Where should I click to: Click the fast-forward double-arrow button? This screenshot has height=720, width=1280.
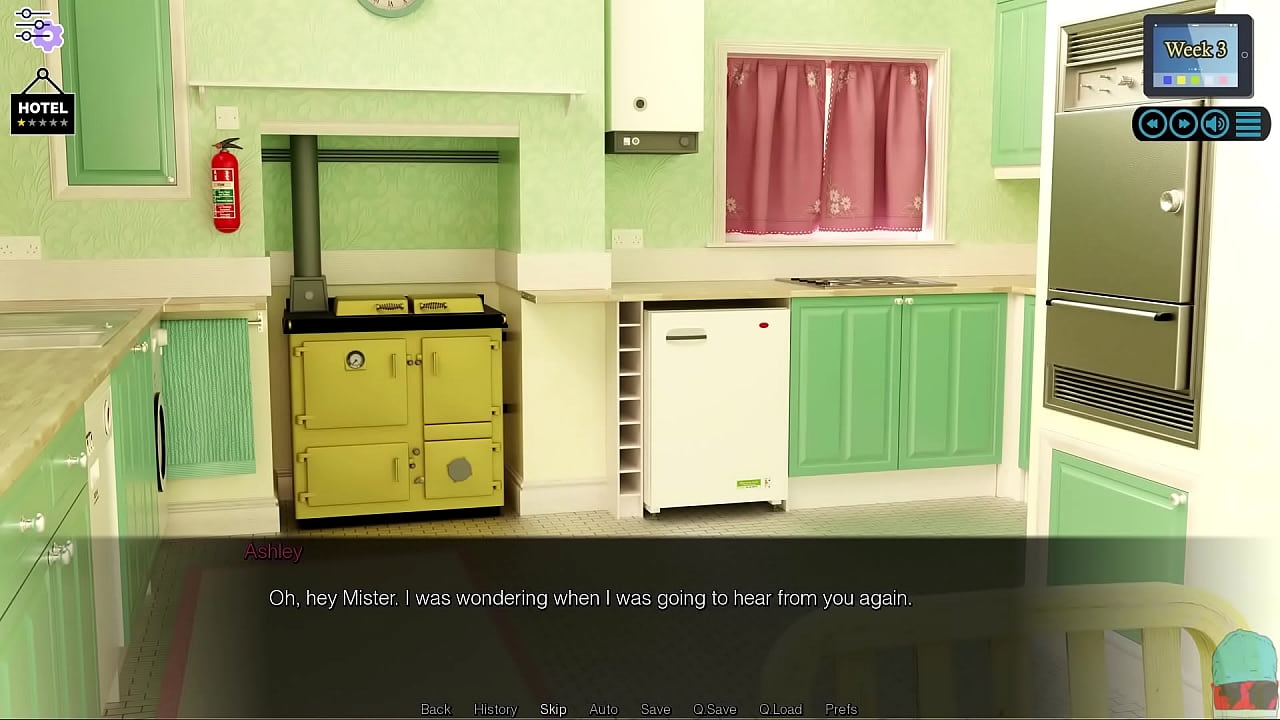pyautogui.click(x=1183, y=123)
